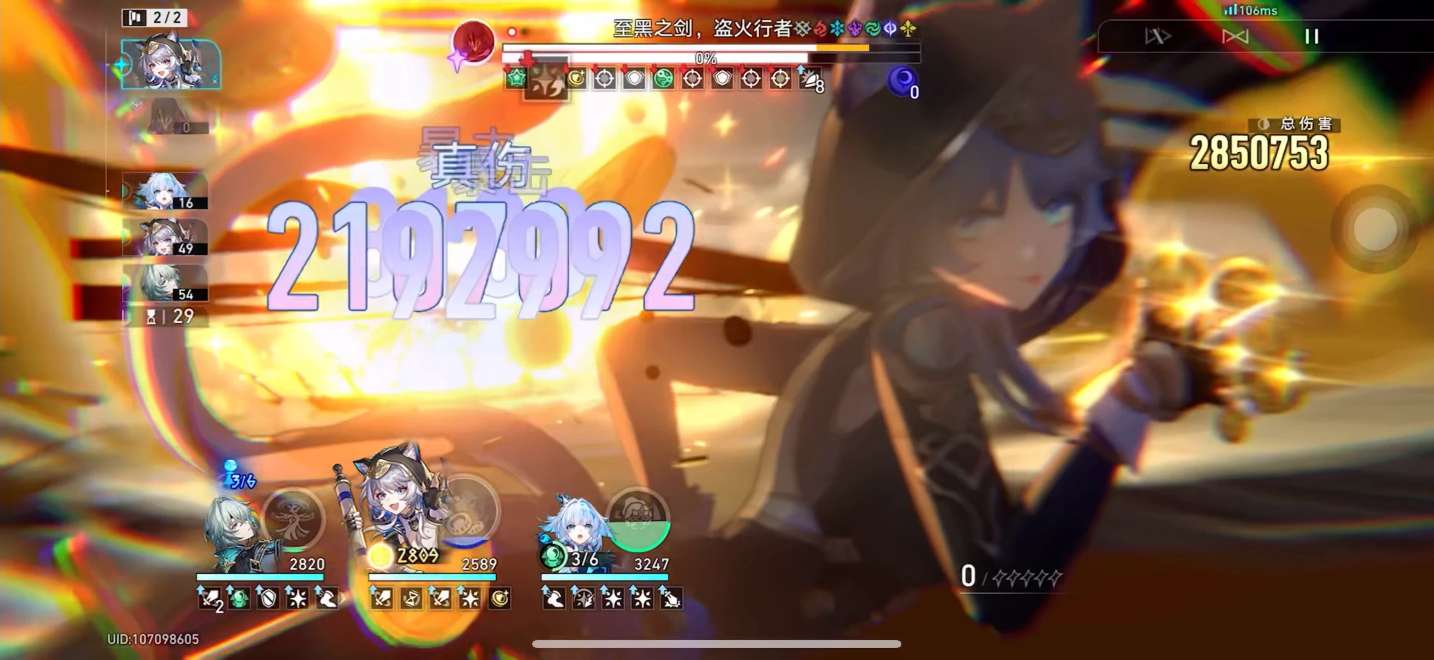Select the cat-hooded girl's party portrait
Viewport: 1434px width, 660px height.
pos(398,510)
